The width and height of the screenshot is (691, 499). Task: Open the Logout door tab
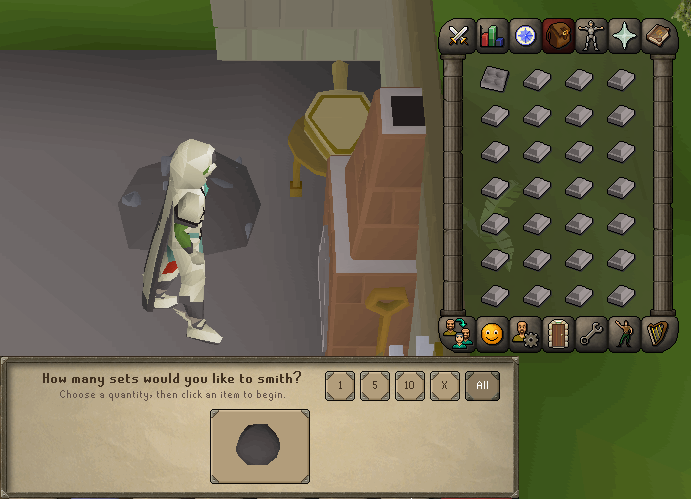click(557, 334)
